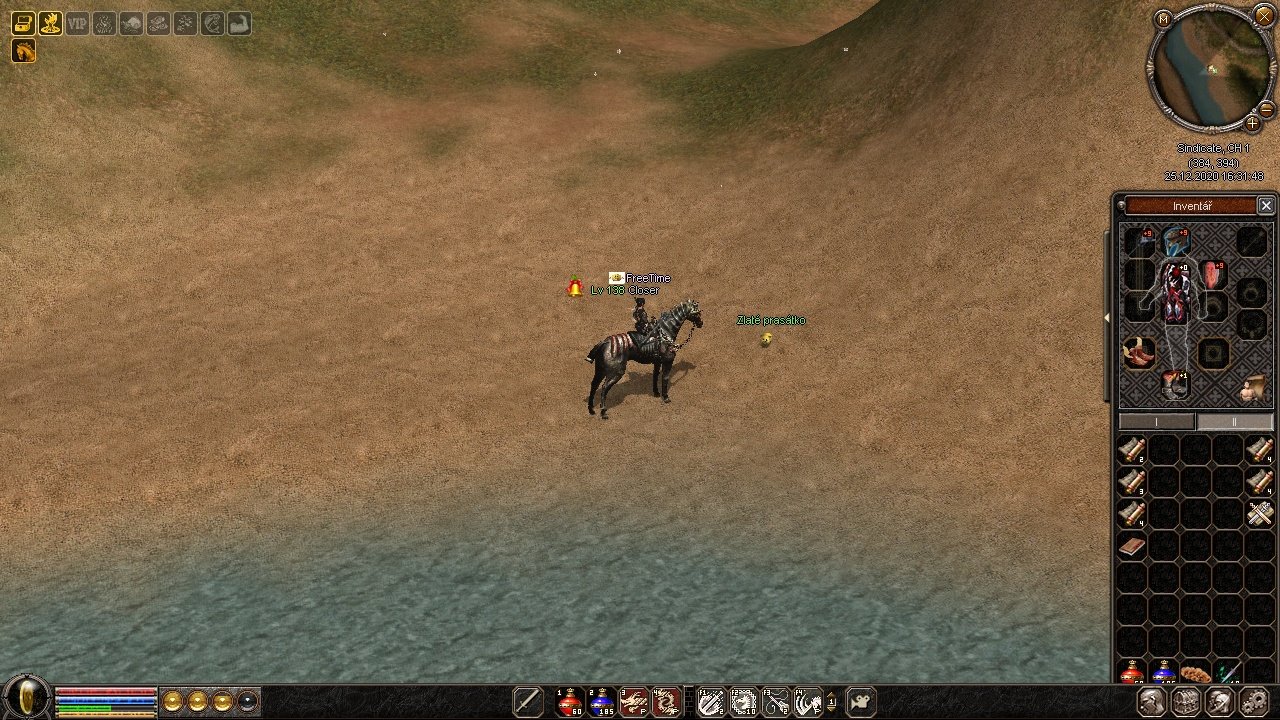This screenshot has height=720, width=1280.
Task: Use the red potion in hotbar slot 1
Action: pos(570,702)
